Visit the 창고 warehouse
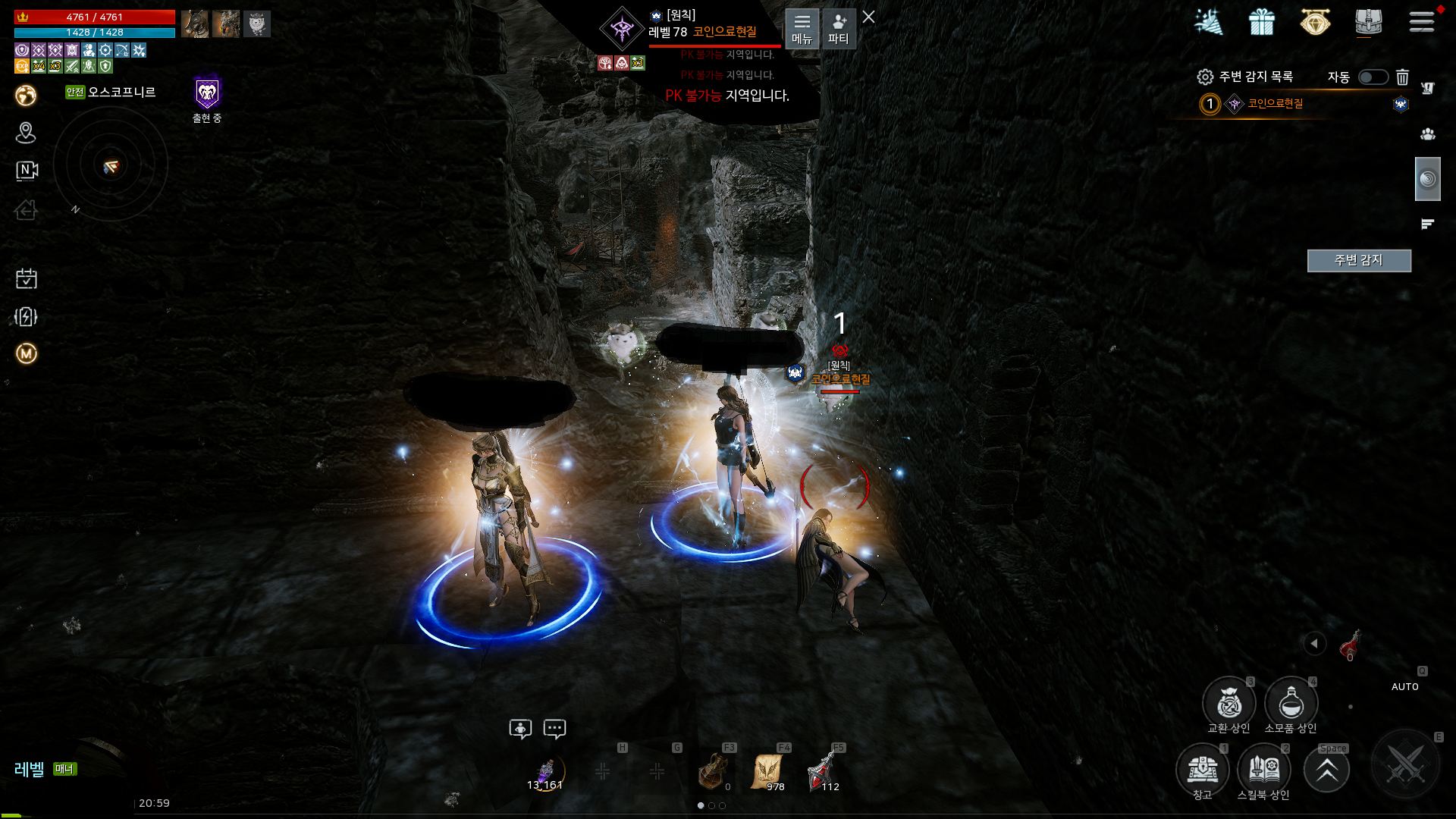1456x819 pixels. (x=1203, y=770)
